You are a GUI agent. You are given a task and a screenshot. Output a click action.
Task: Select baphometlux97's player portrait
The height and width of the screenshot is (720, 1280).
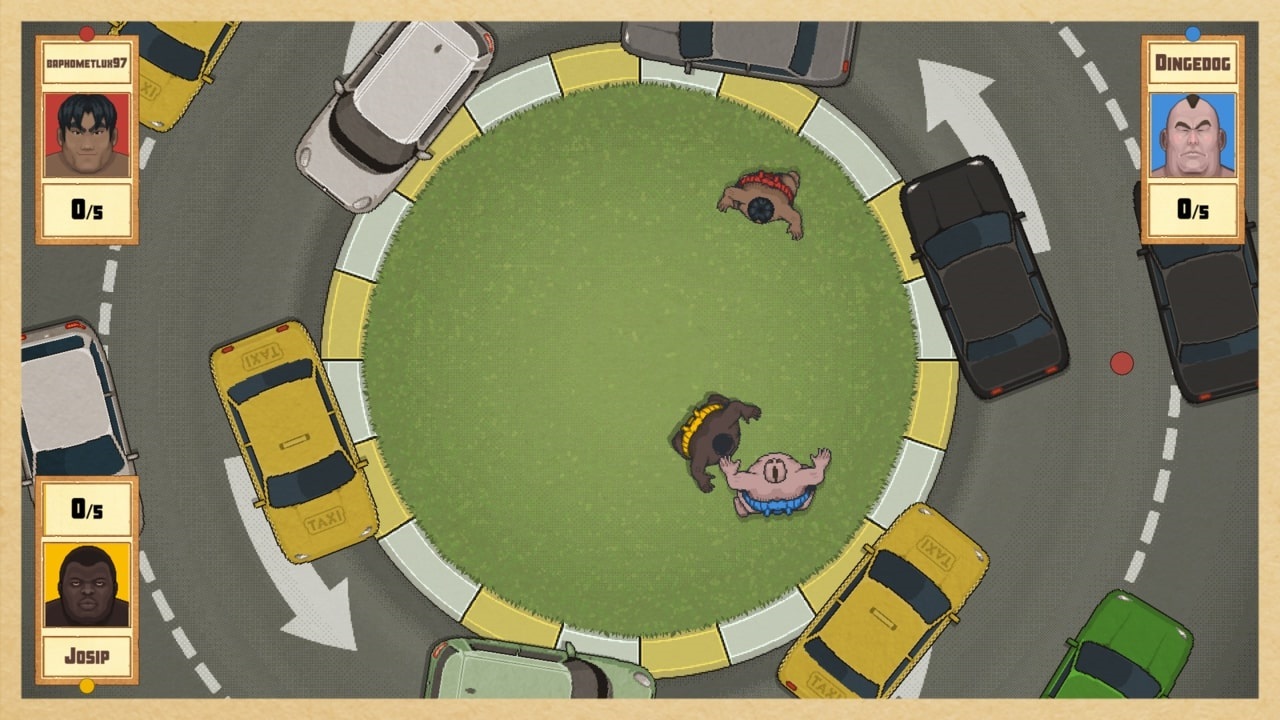[x=86, y=135]
